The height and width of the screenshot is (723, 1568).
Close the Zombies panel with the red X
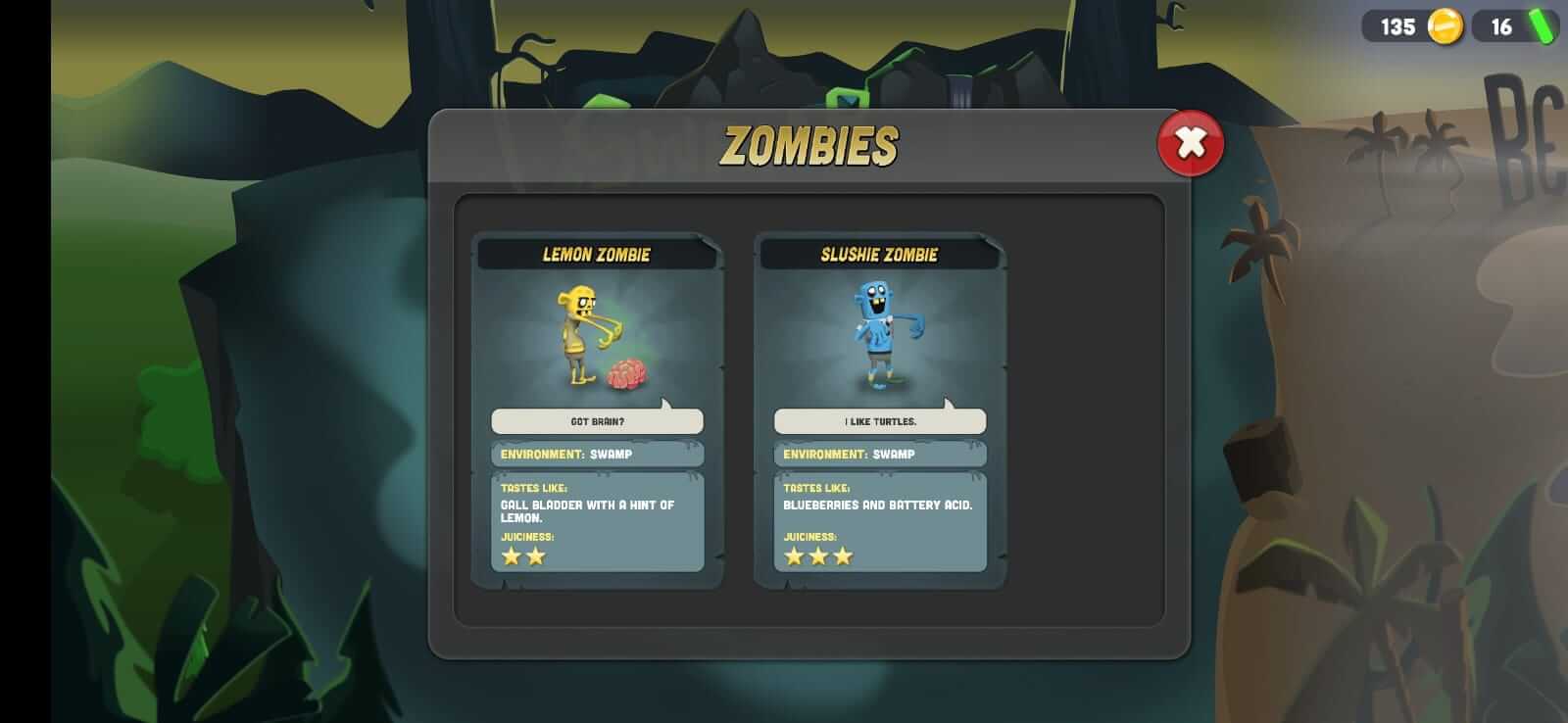1189,143
